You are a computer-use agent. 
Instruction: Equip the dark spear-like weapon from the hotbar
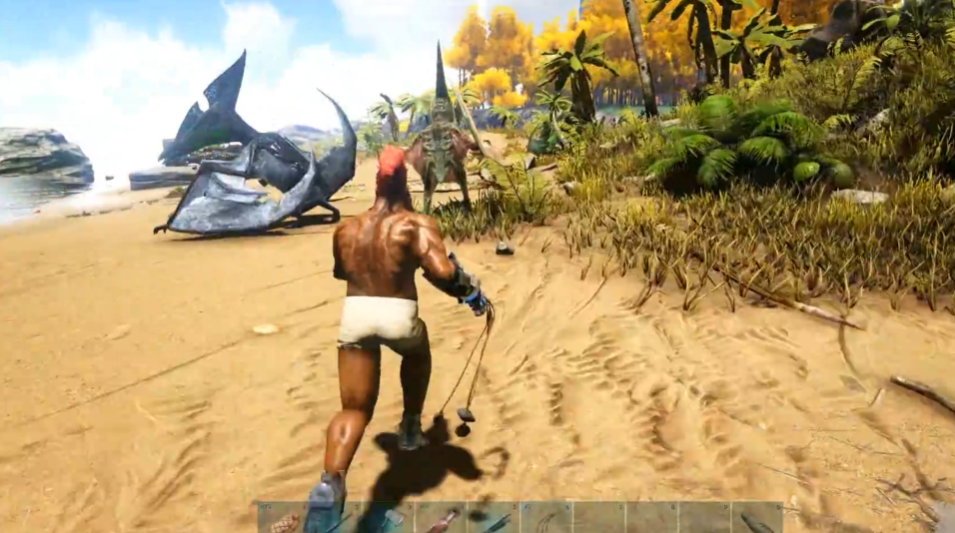[496, 519]
